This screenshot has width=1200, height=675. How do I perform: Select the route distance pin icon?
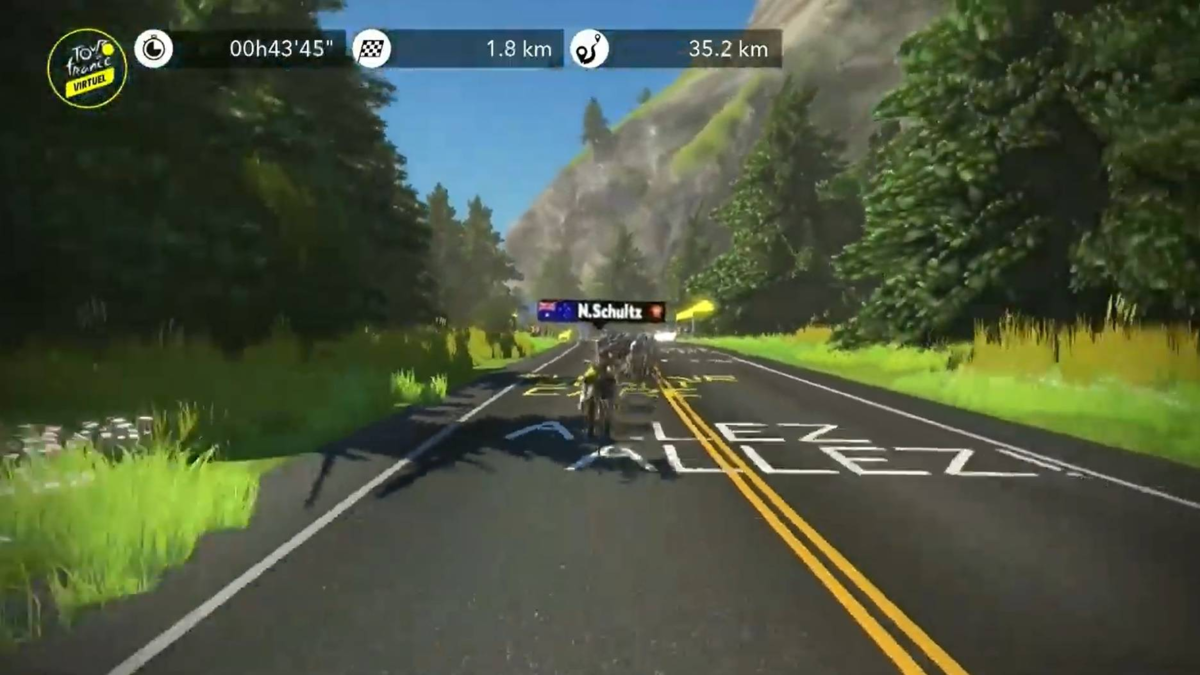pyautogui.click(x=589, y=48)
